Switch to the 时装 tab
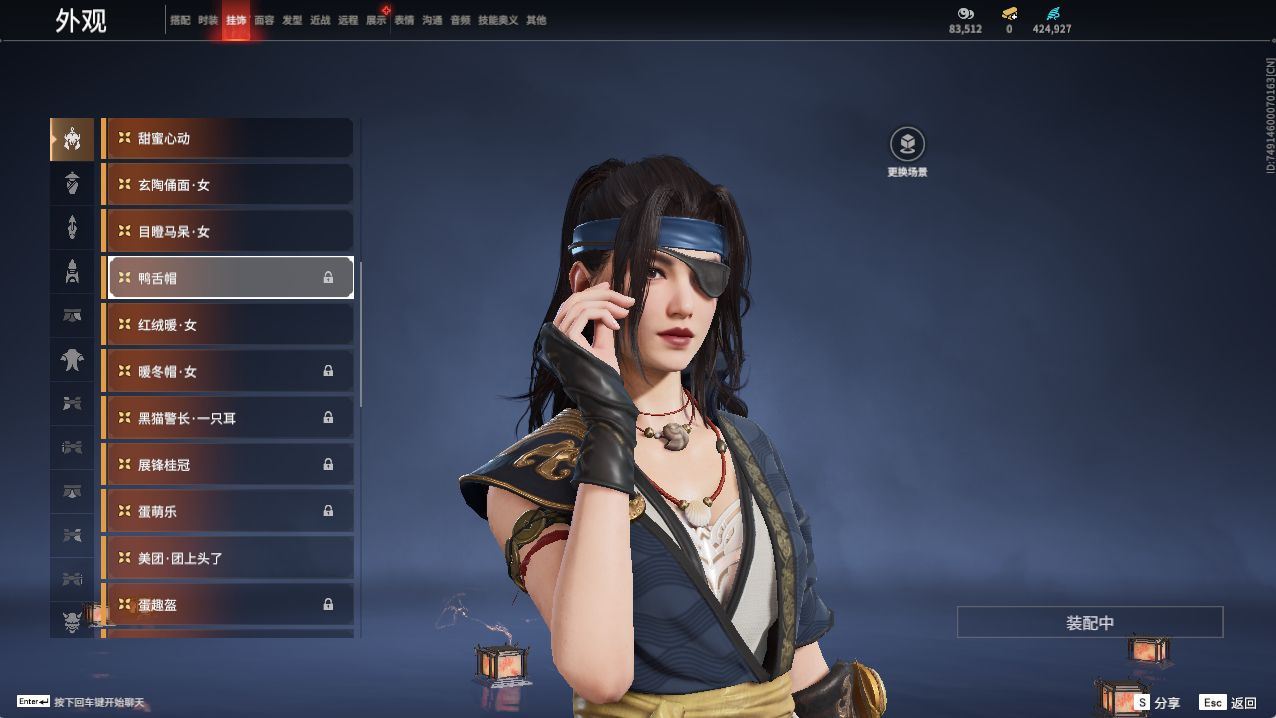 (x=208, y=20)
